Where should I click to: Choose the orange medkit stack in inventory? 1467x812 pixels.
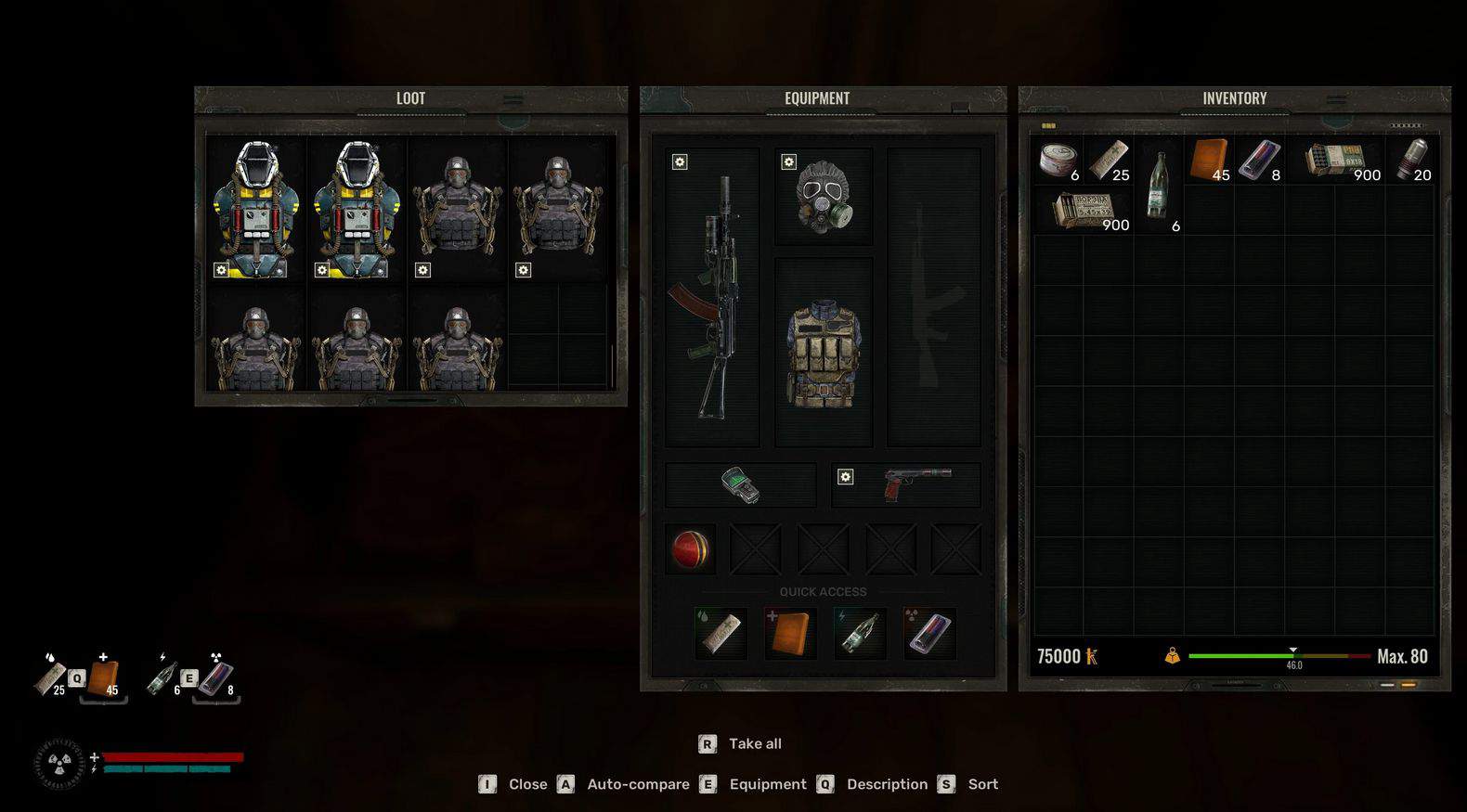point(1209,160)
